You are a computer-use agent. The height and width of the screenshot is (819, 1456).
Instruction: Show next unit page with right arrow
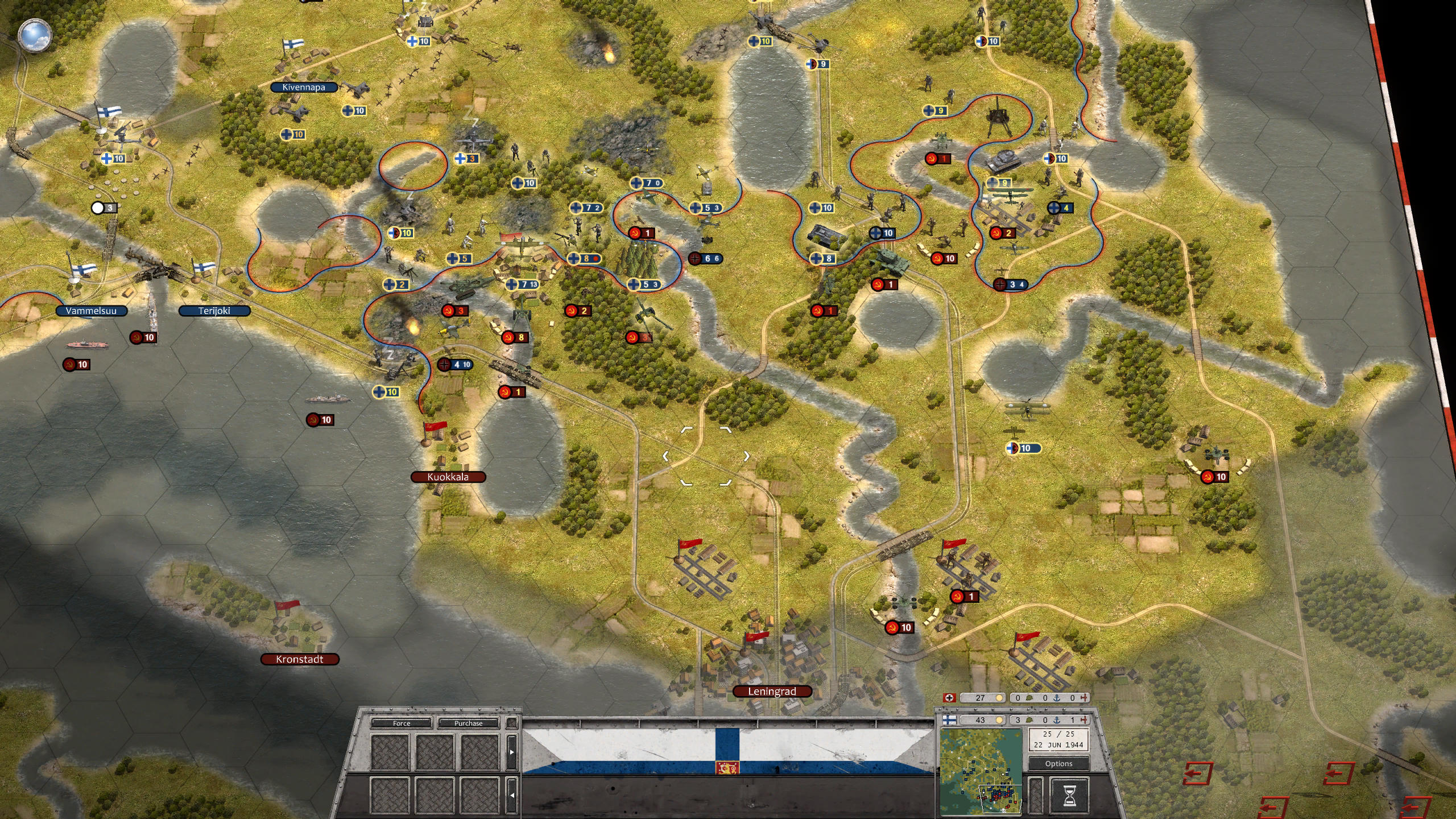pyautogui.click(x=512, y=751)
